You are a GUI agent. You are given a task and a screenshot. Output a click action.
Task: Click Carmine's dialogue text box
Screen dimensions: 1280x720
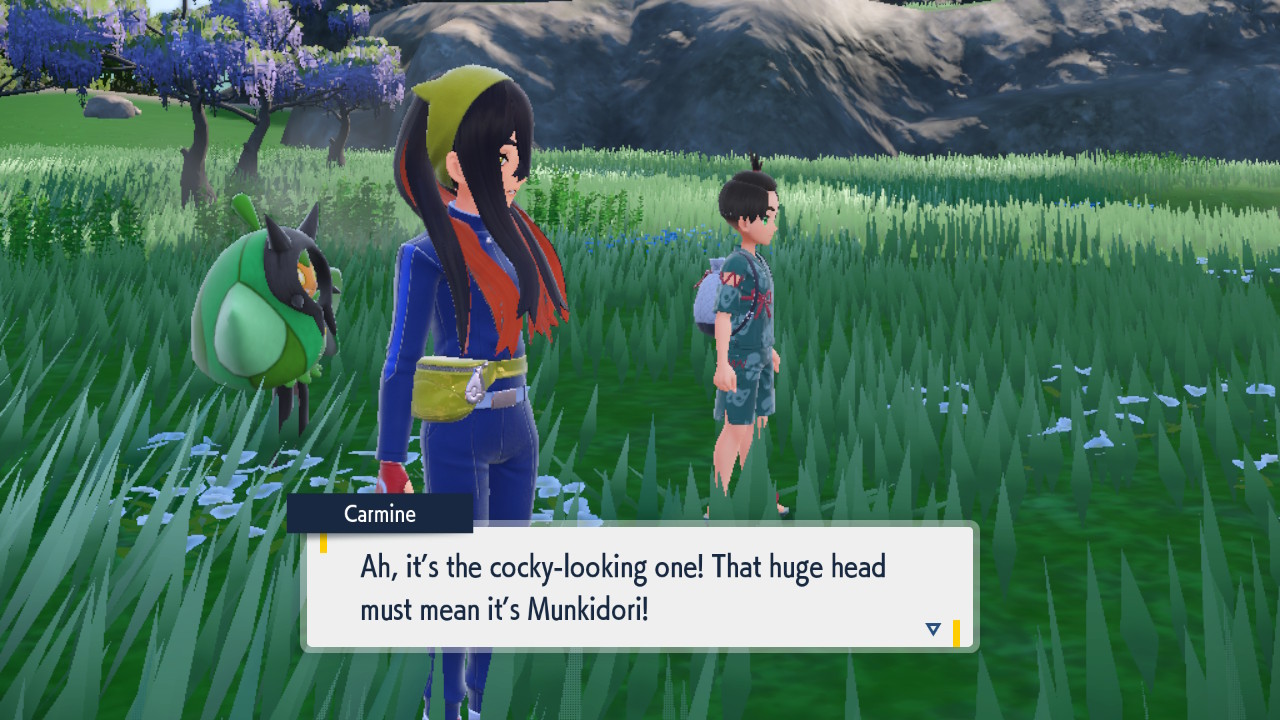(x=640, y=587)
